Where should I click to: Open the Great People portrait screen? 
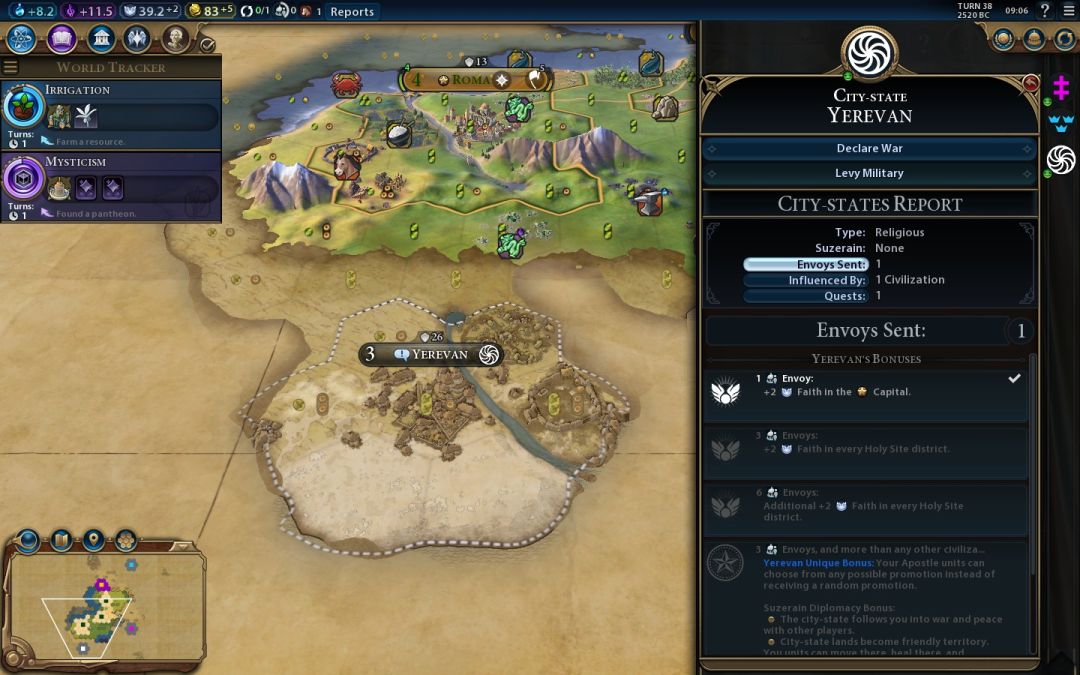pyautogui.click(x=176, y=39)
